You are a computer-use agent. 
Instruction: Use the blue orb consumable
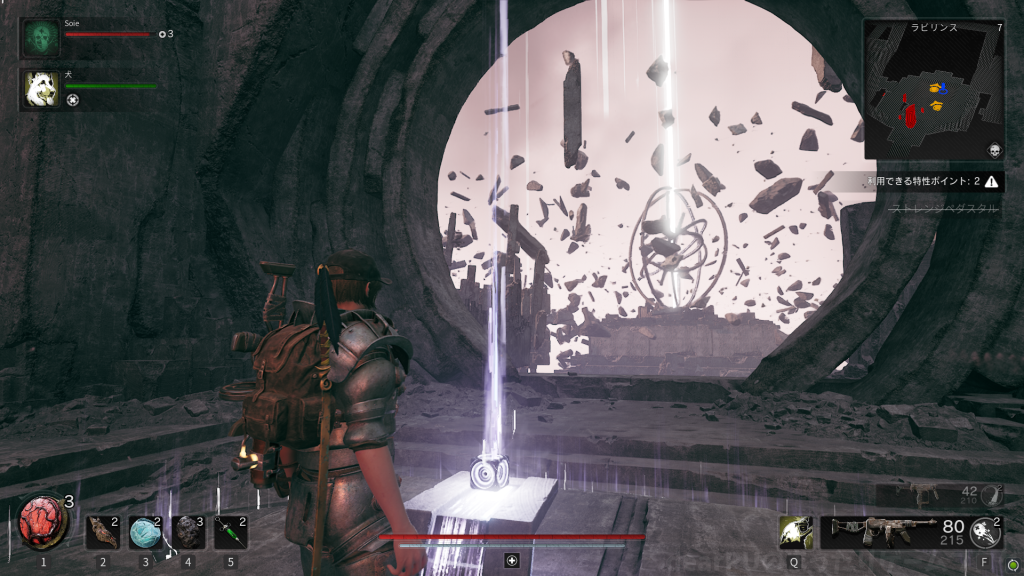click(x=145, y=532)
